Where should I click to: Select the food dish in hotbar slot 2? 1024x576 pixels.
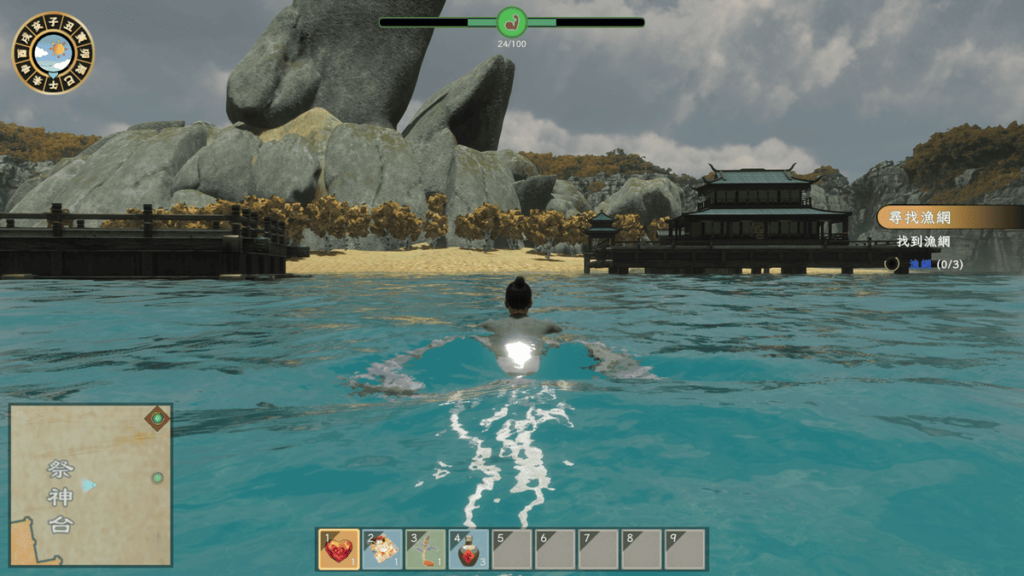(x=382, y=549)
